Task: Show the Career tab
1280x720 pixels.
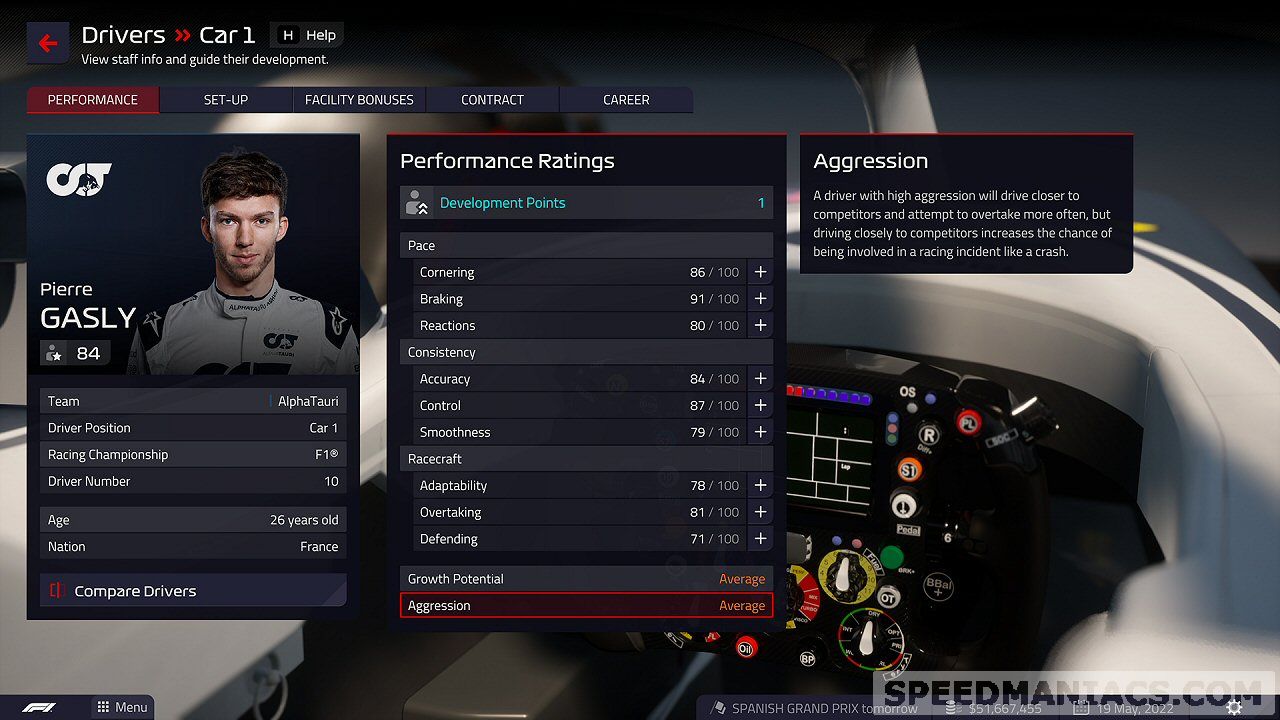Action: pos(626,100)
